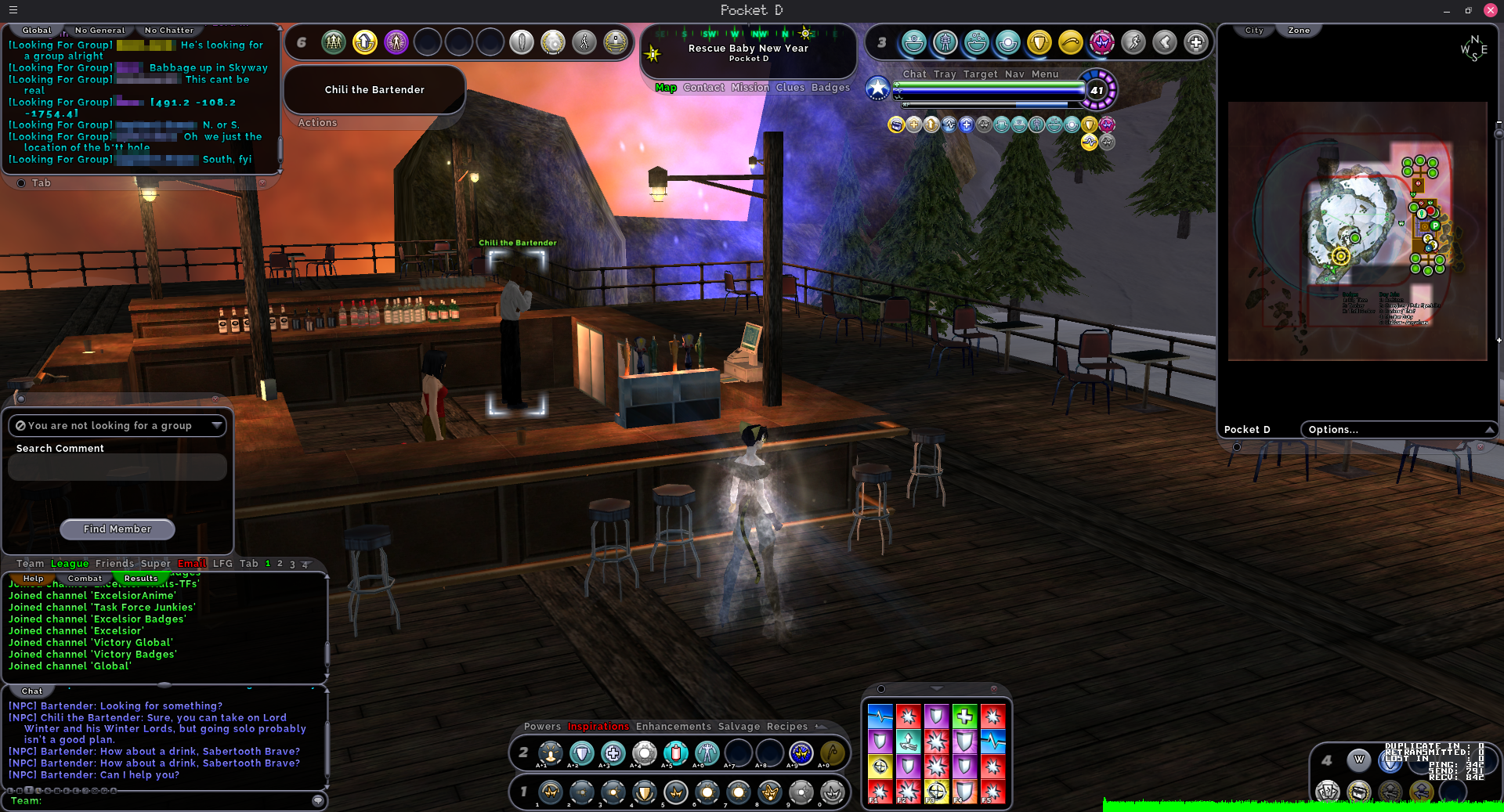Open the Badges window
Screen dimensions: 1504x812
830,88
